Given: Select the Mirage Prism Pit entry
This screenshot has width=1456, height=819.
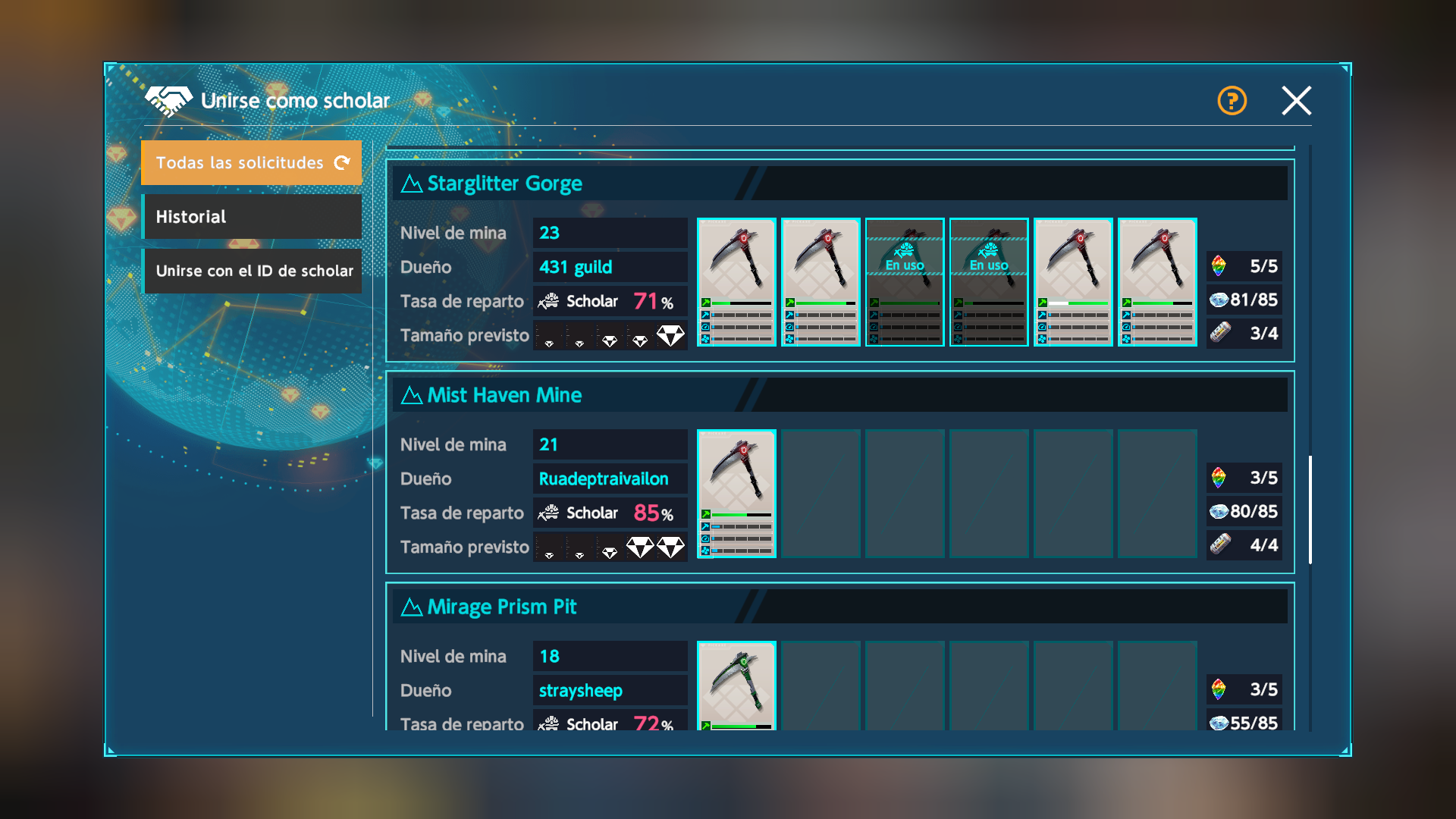Looking at the screenshot, I should (502, 607).
